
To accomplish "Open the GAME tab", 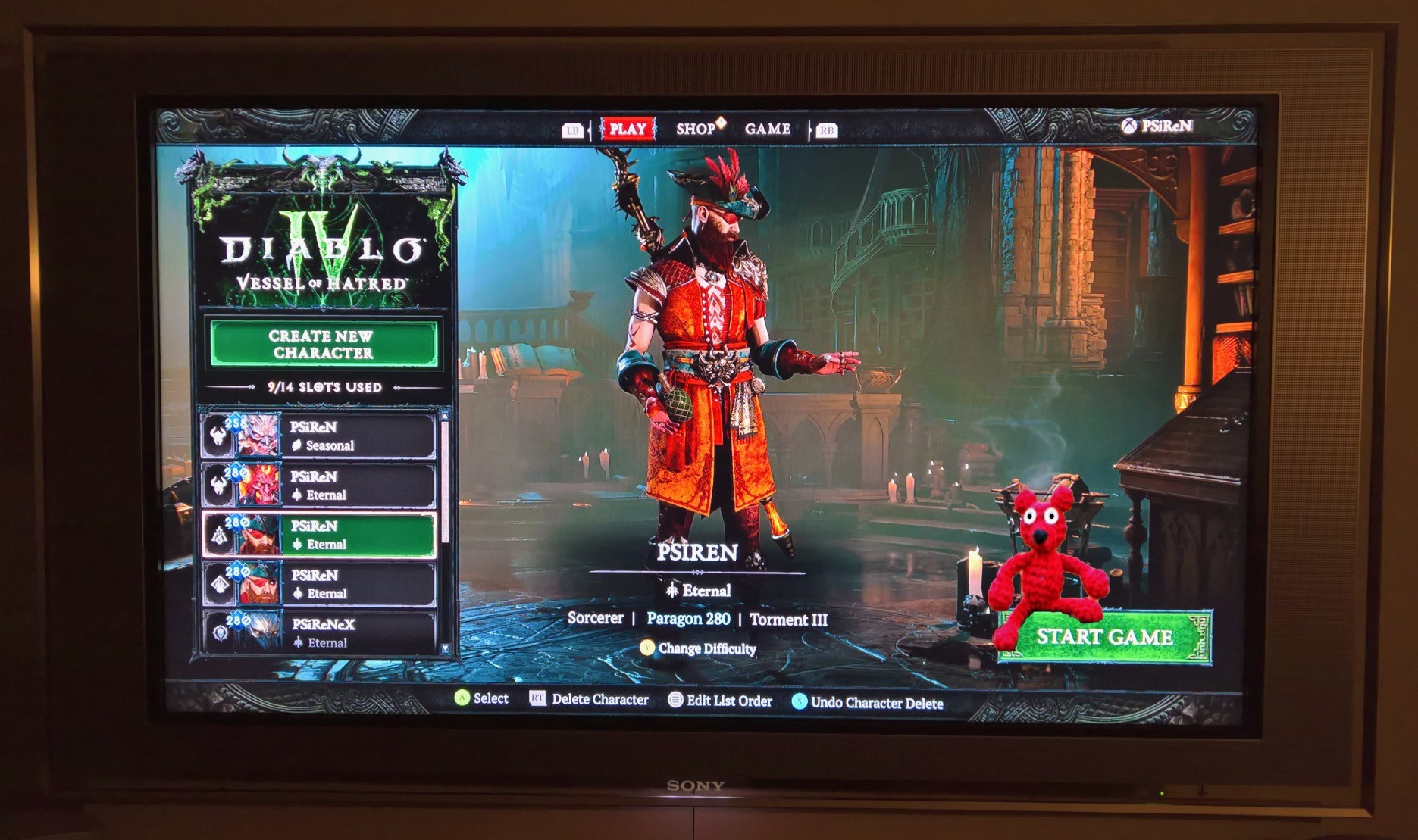I will tap(767, 129).
